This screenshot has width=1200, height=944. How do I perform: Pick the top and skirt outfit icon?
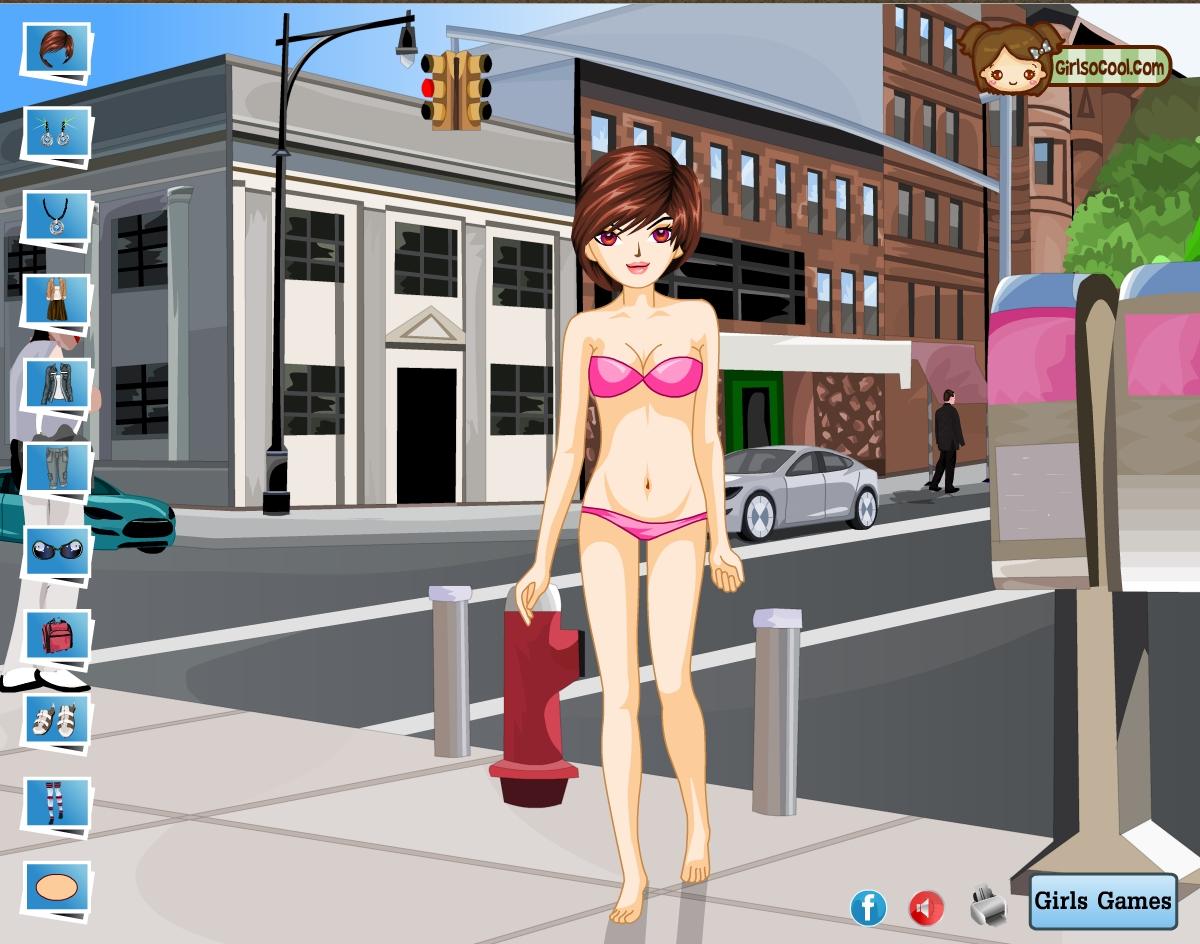point(56,299)
